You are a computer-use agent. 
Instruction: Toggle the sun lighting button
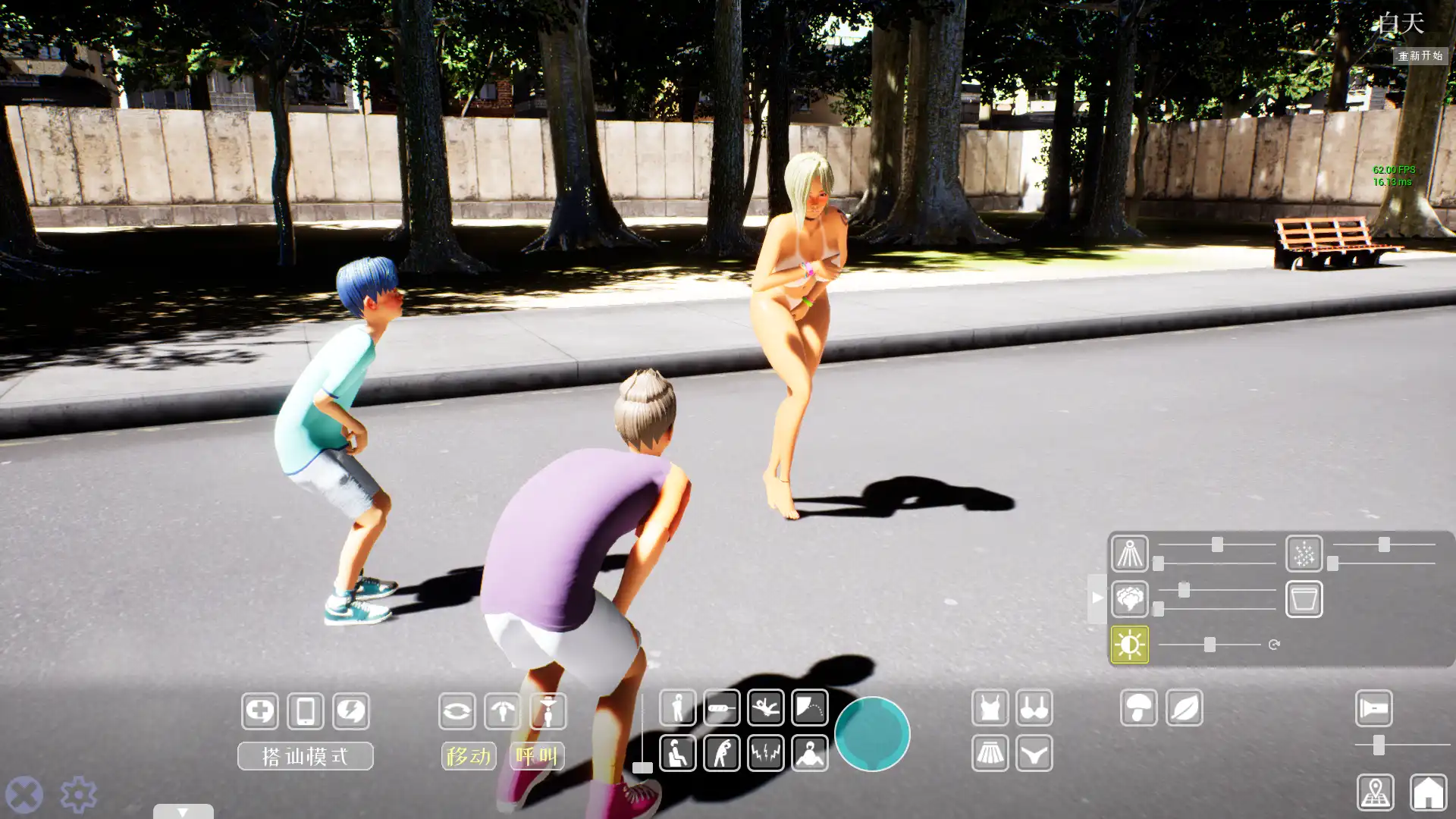point(1129,645)
